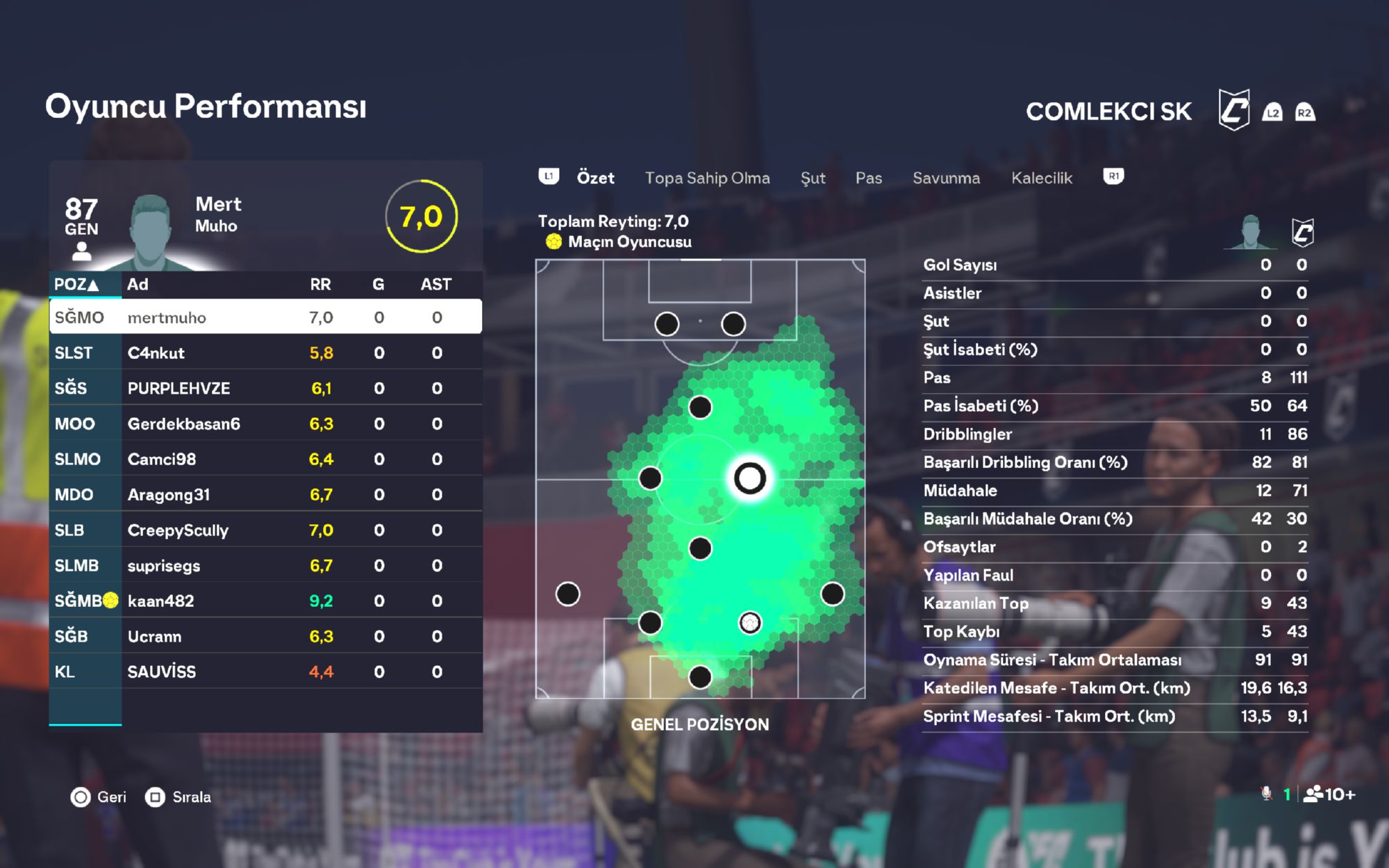Show the Şut statistics tab
1389x868 pixels.
point(813,178)
